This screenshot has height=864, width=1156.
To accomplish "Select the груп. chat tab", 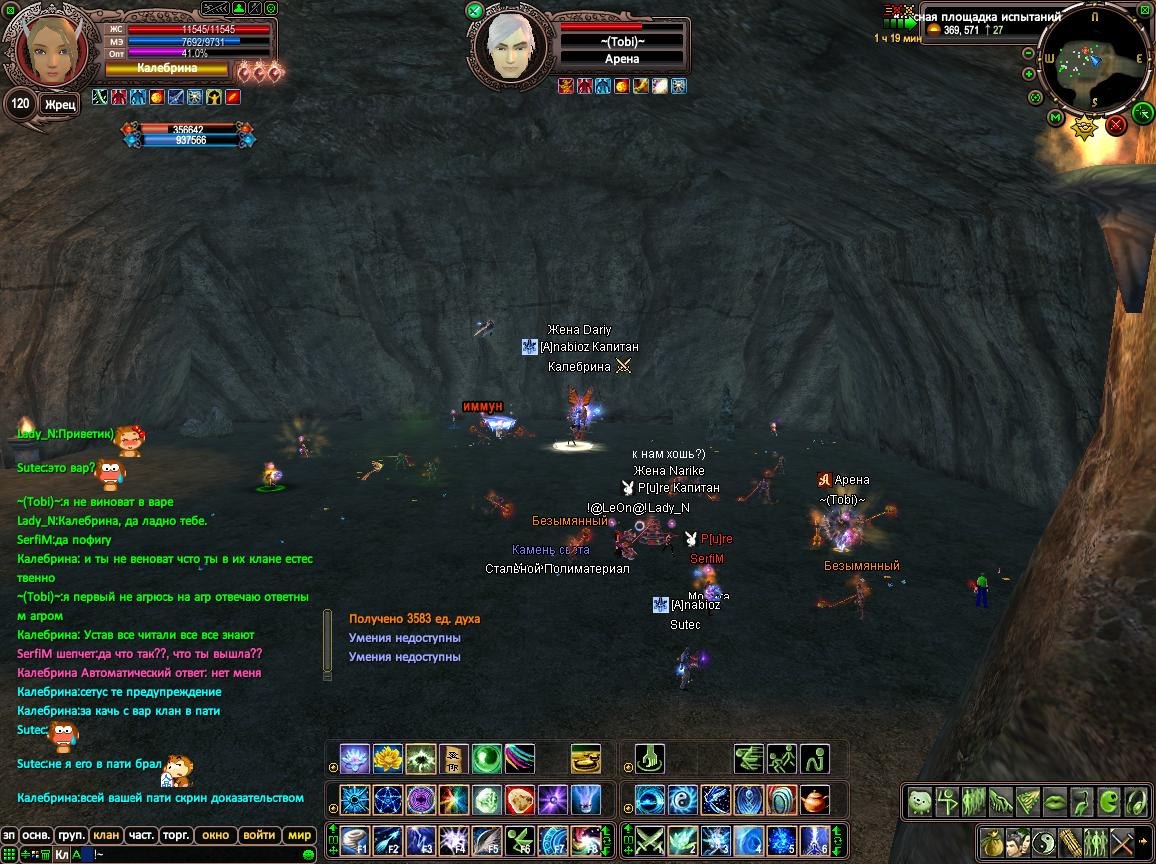I will tap(69, 835).
